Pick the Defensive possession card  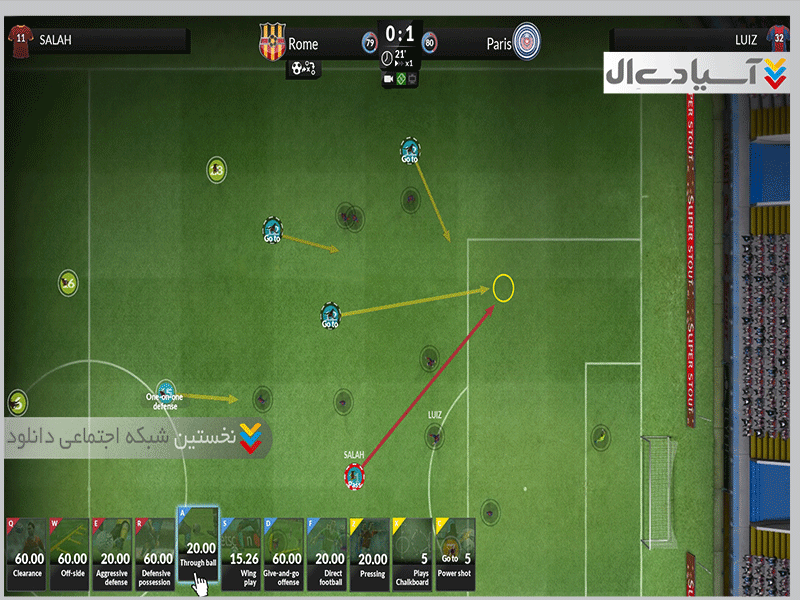pos(155,553)
